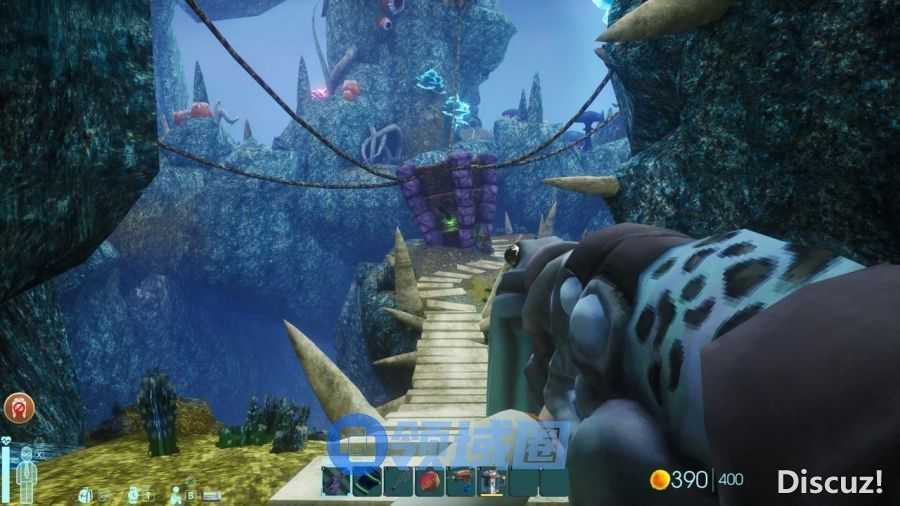Image resolution: width=900 pixels, height=506 pixels.
Task: Select the red meat hotbar slot
Action: coord(430,482)
